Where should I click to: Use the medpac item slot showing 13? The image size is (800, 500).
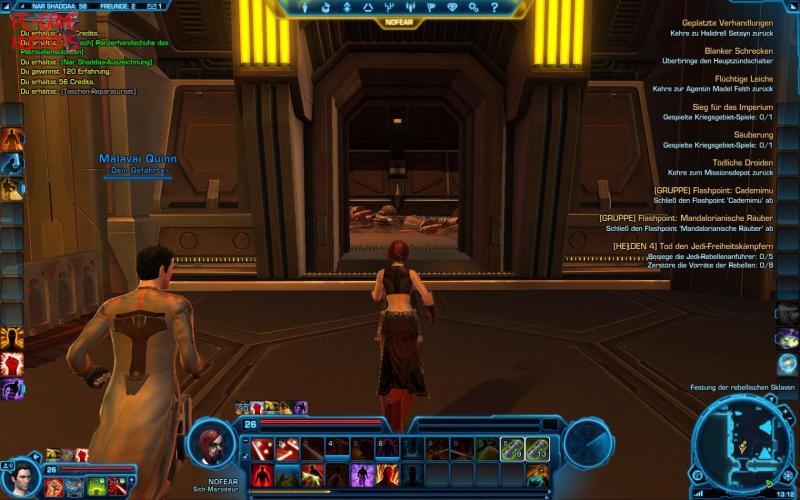pyautogui.click(x=538, y=449)
